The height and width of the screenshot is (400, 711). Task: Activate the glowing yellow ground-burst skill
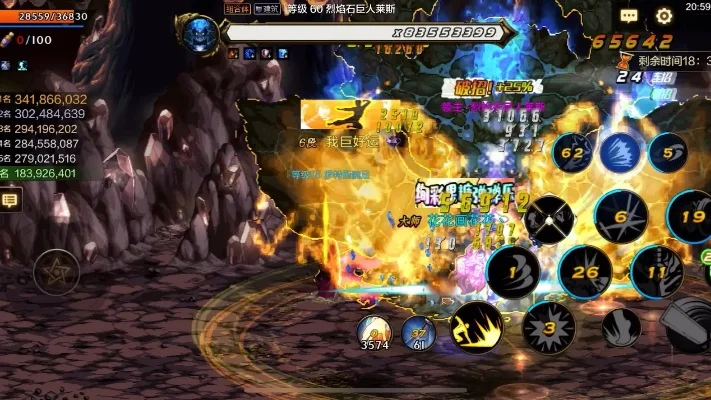coord(476,327)
